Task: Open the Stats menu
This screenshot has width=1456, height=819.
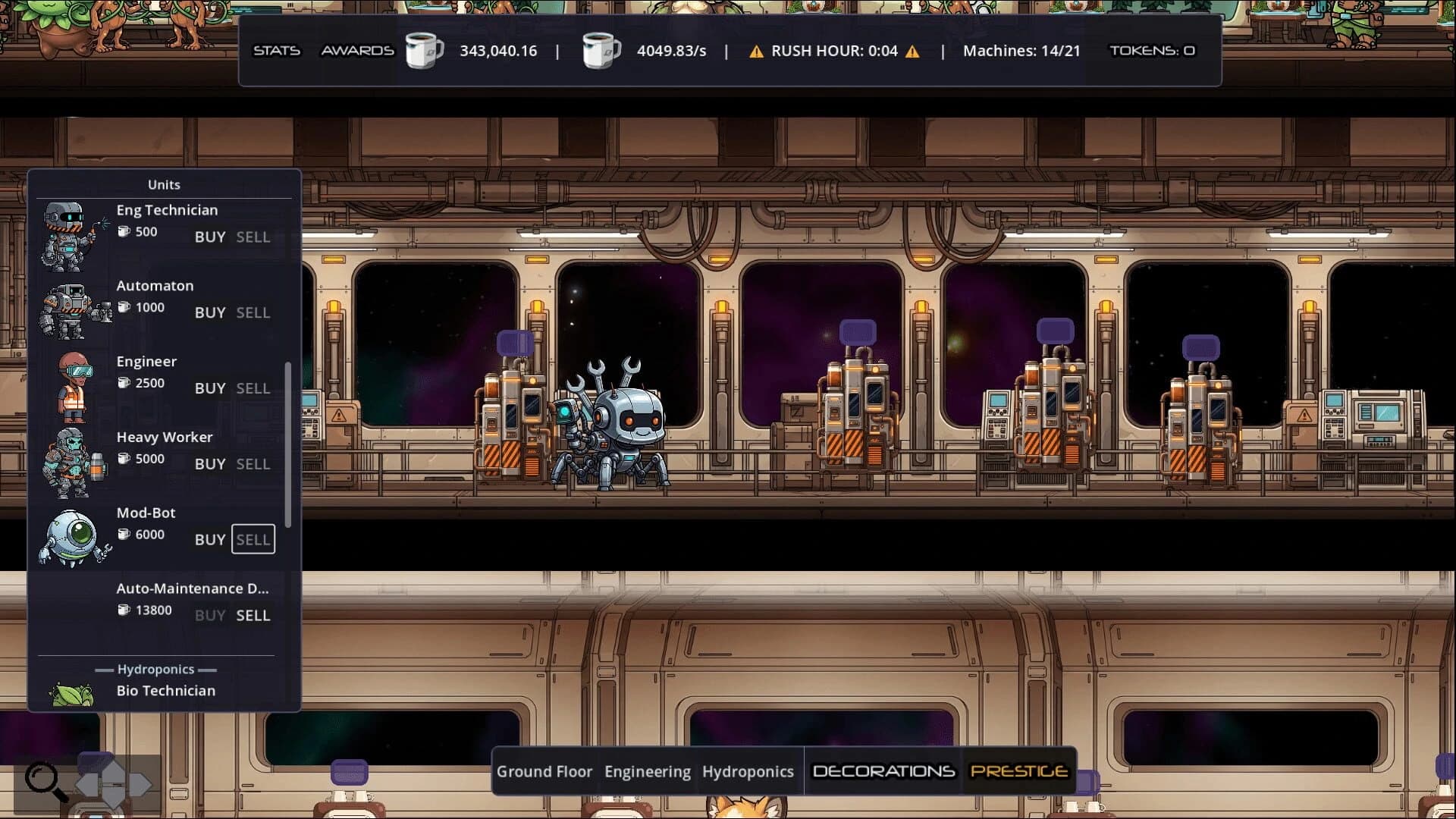Action: tap(276, 51)
